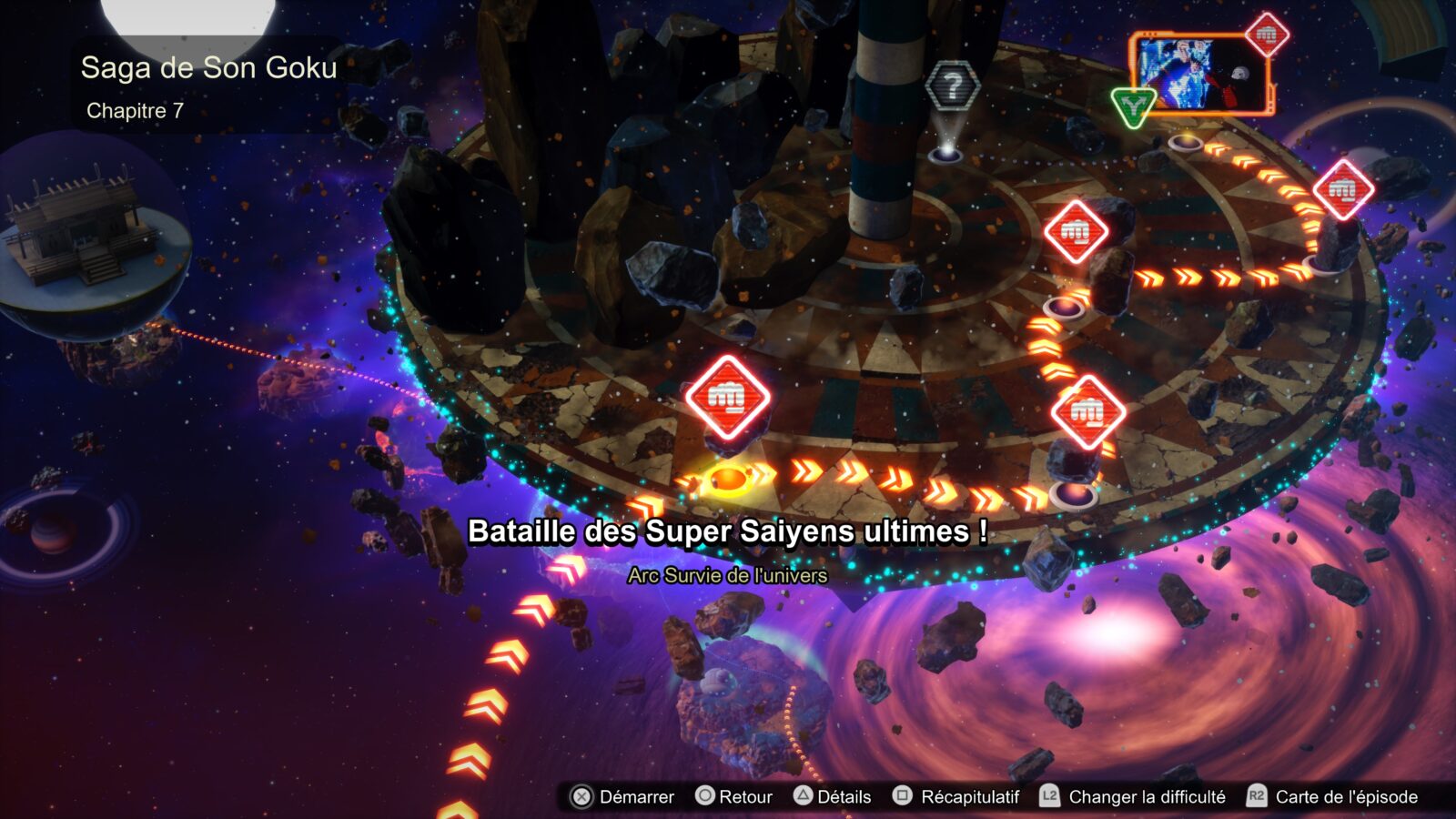Click the rightmost red fist battle node
Viewport: 1456px width, 819px height.
coord(1341,191)
